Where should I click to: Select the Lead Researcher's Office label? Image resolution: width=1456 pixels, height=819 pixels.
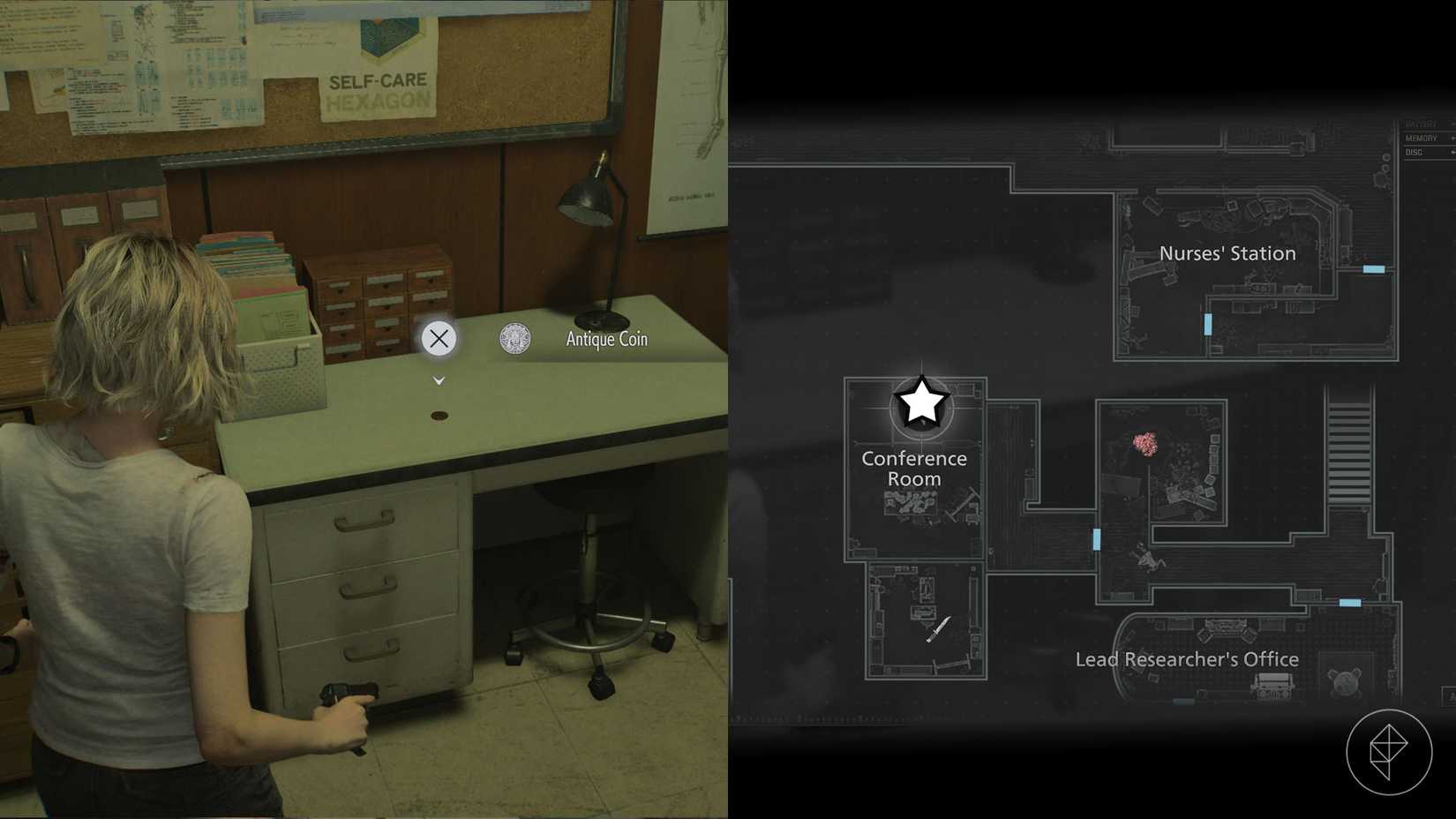pyautogui.click(x=1186, y=659)
